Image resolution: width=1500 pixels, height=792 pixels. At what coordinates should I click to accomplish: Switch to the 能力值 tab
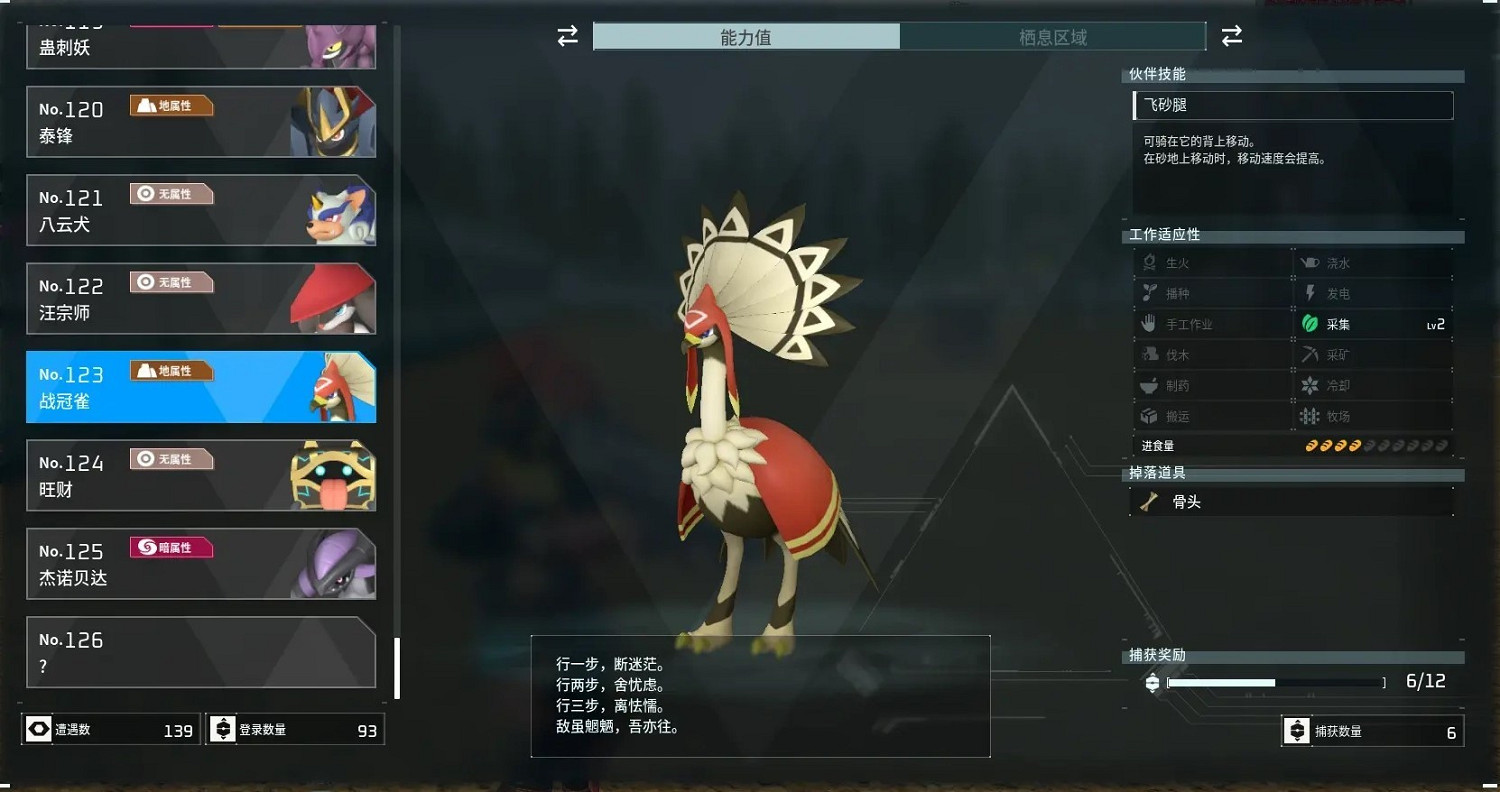pos(745,36)
